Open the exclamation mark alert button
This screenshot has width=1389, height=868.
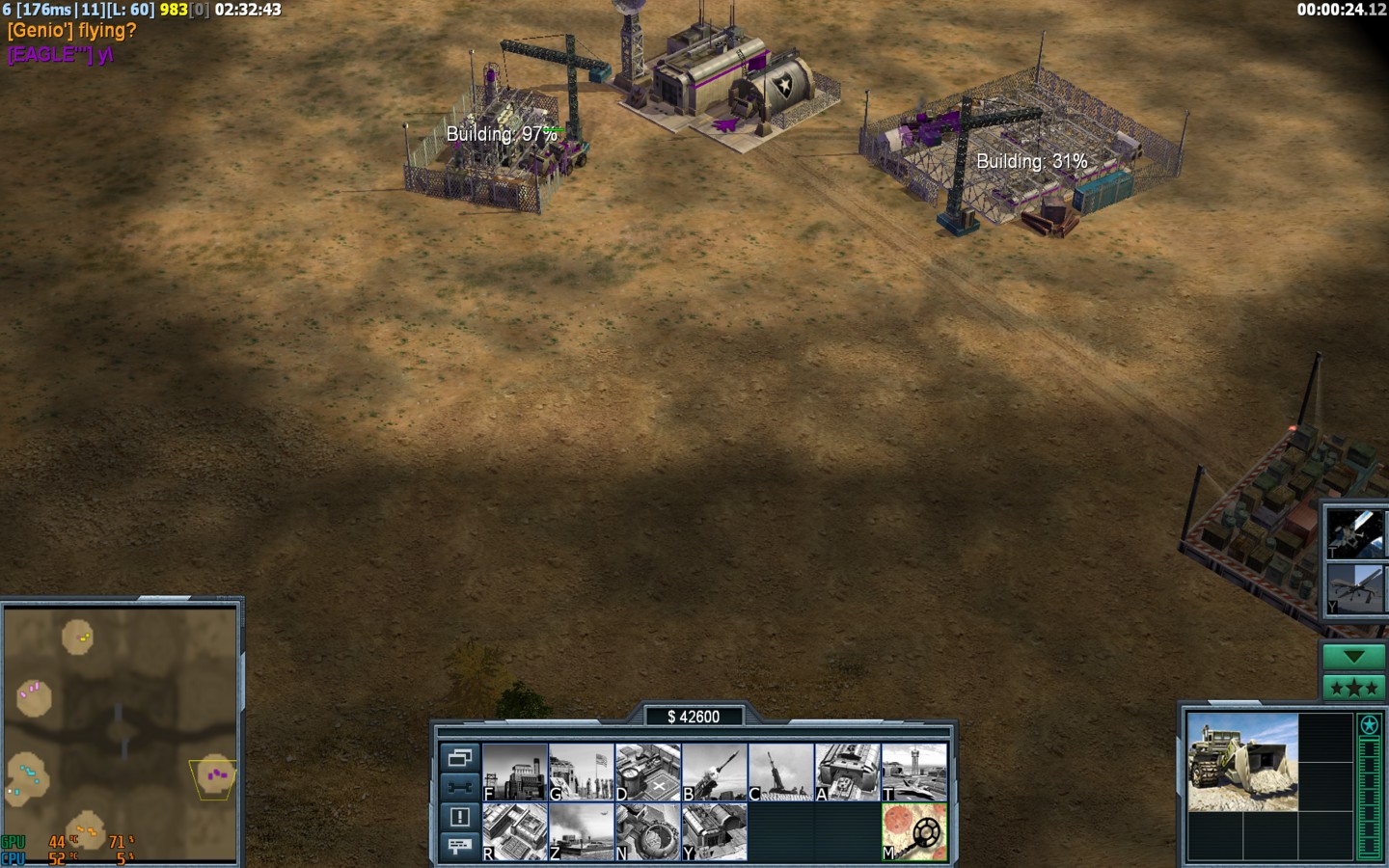click(x=459, y=817)
